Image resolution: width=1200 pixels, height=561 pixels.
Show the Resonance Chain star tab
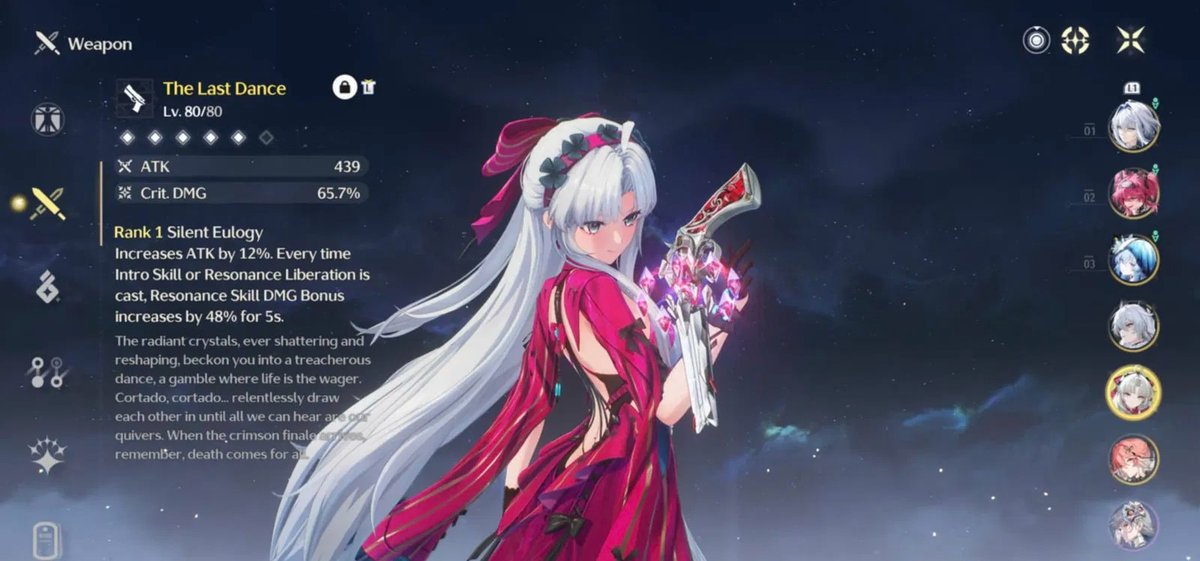tap(47, 455)
